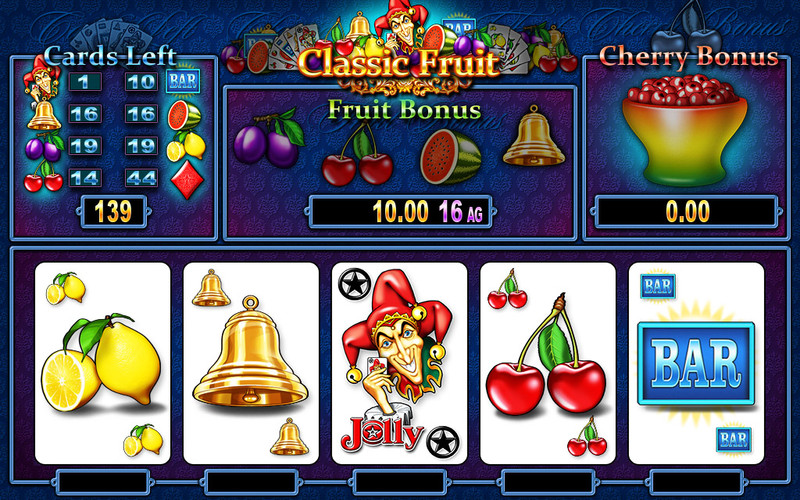Viewport: 800px width, 500px height.
Task: Hold the golden bell card
Action: point(251,363)
